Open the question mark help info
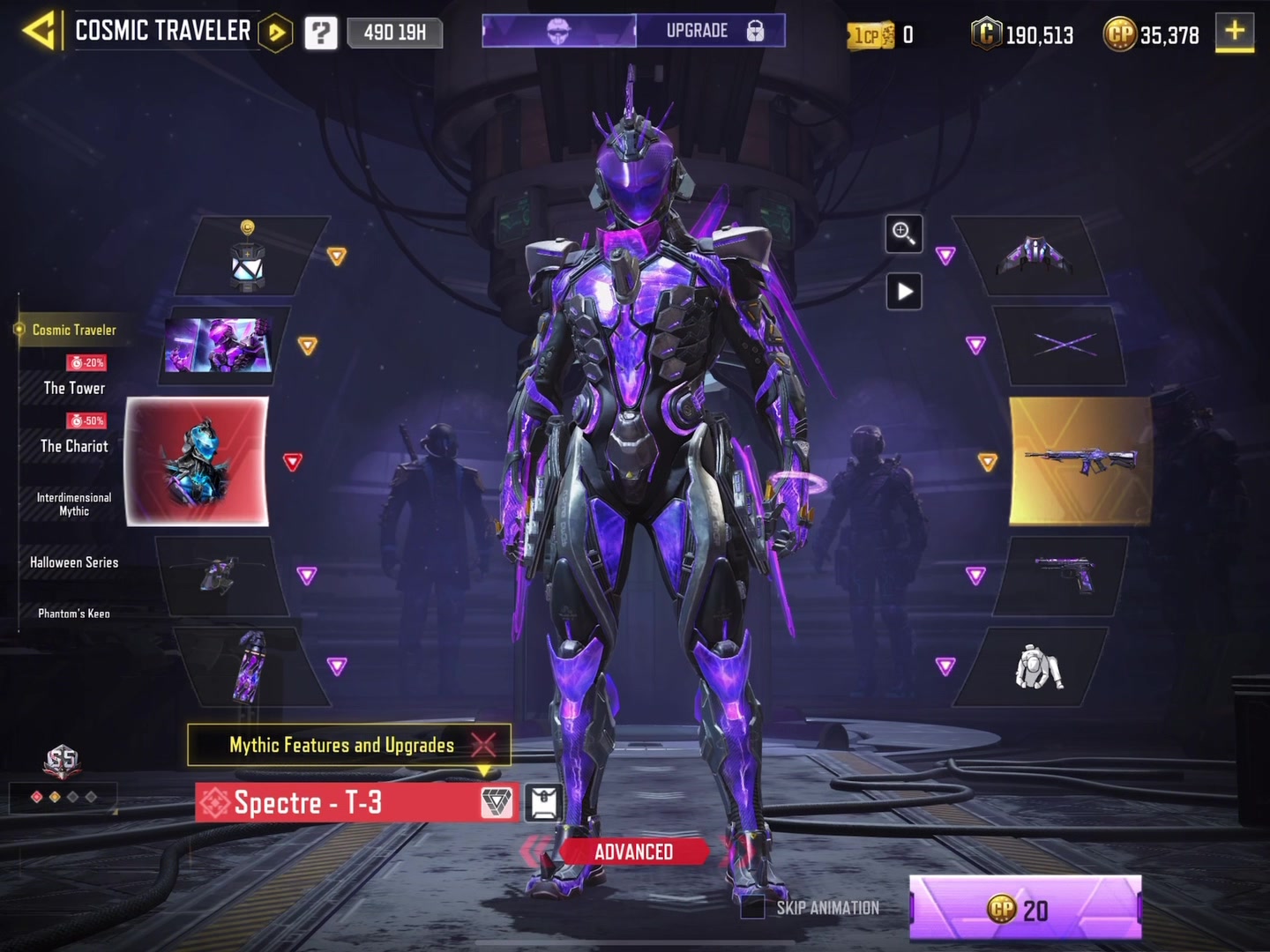Screen dimensions: 1270x952 (x=321, y=33)
